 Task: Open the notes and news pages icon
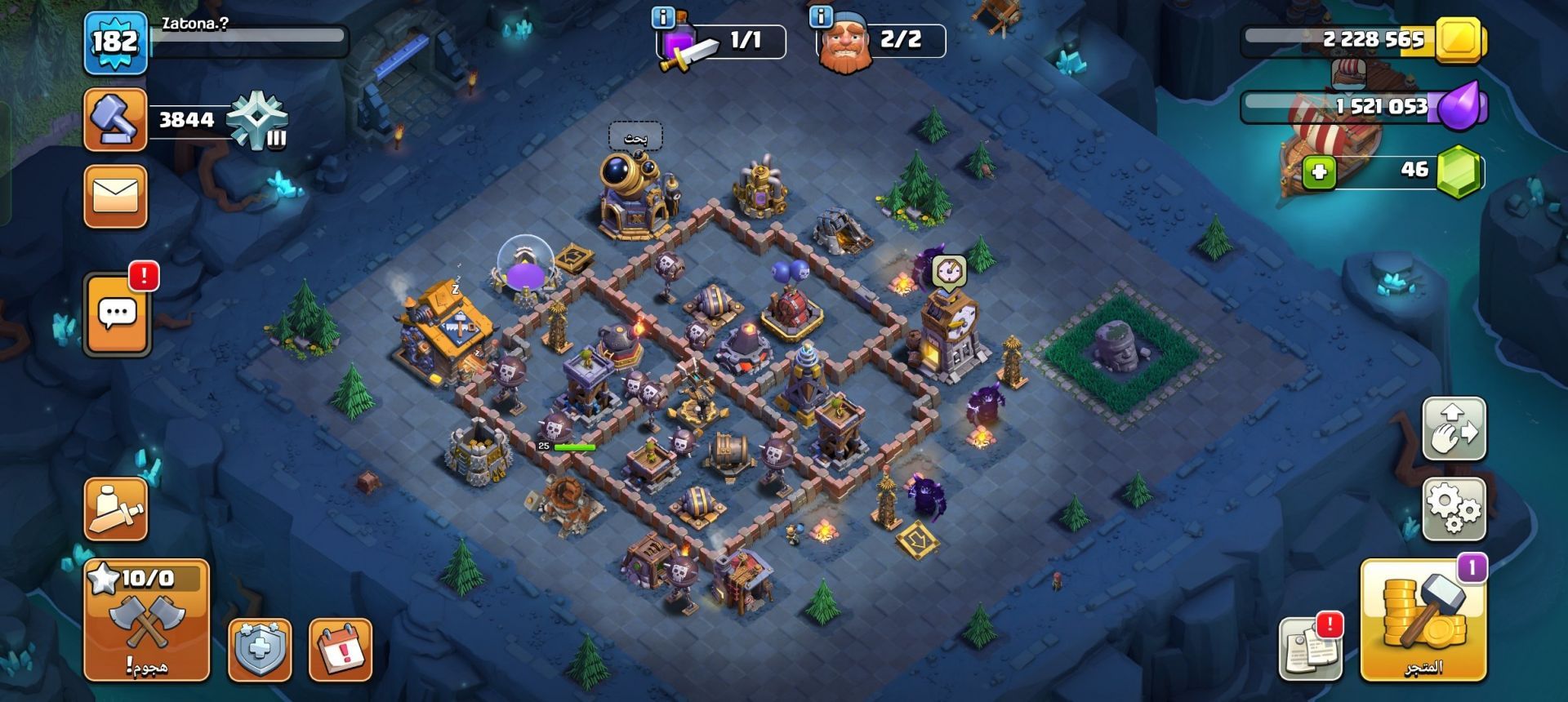[x=1310, y=649]
